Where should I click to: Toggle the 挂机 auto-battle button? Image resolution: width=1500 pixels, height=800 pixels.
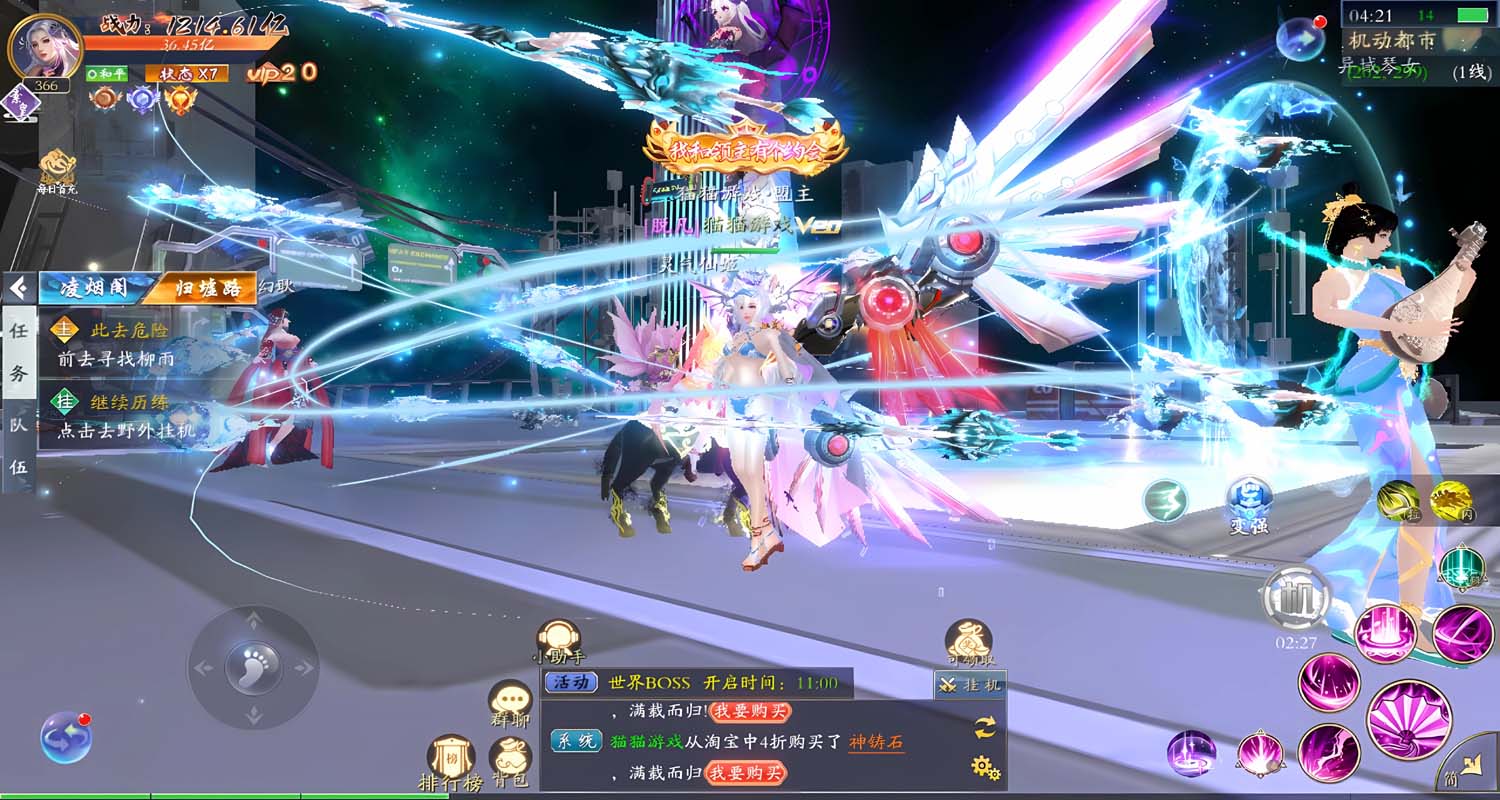[970, 685]
